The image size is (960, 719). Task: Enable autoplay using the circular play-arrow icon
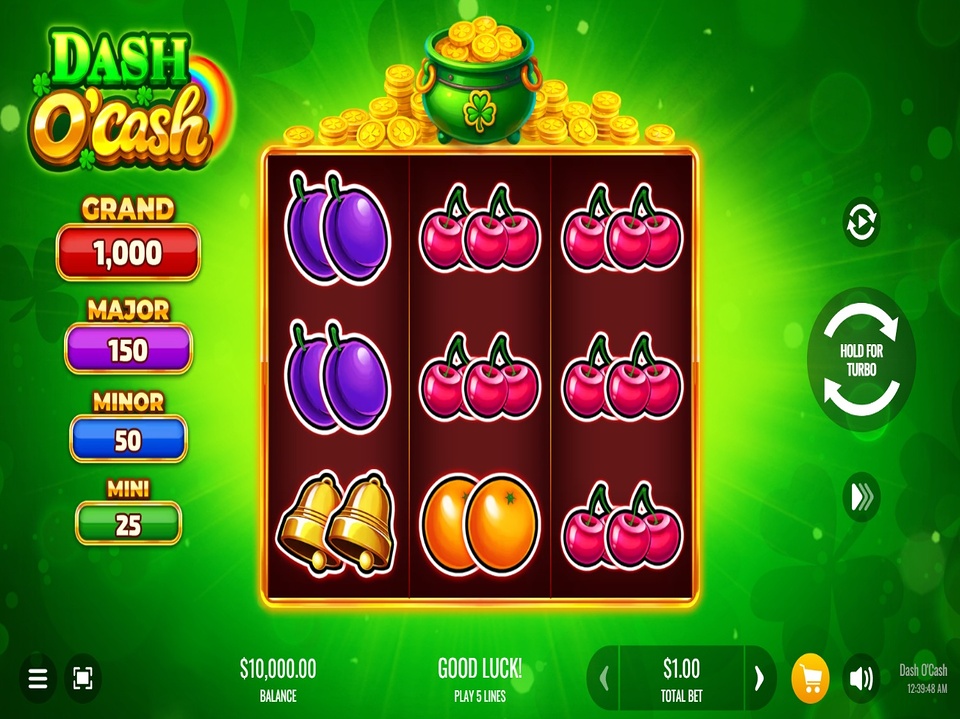(861, 222)
